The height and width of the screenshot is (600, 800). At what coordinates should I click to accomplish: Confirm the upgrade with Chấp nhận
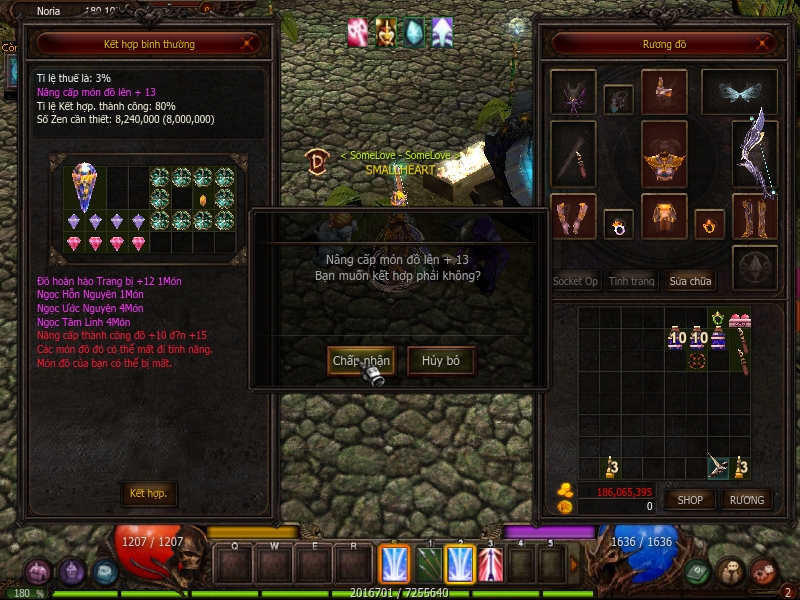361,360
